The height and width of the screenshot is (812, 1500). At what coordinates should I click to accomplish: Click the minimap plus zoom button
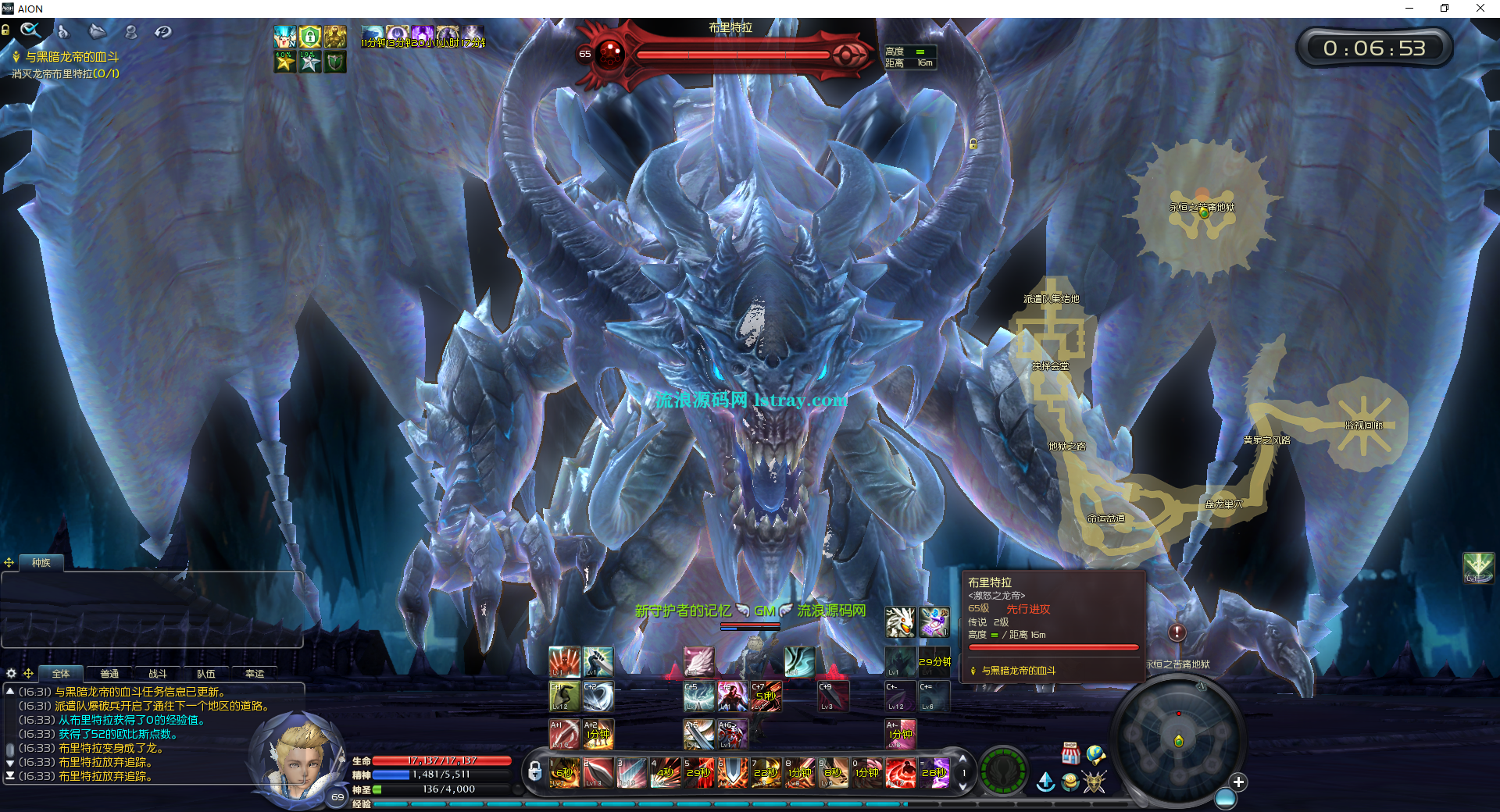(x=1238, y=782)
